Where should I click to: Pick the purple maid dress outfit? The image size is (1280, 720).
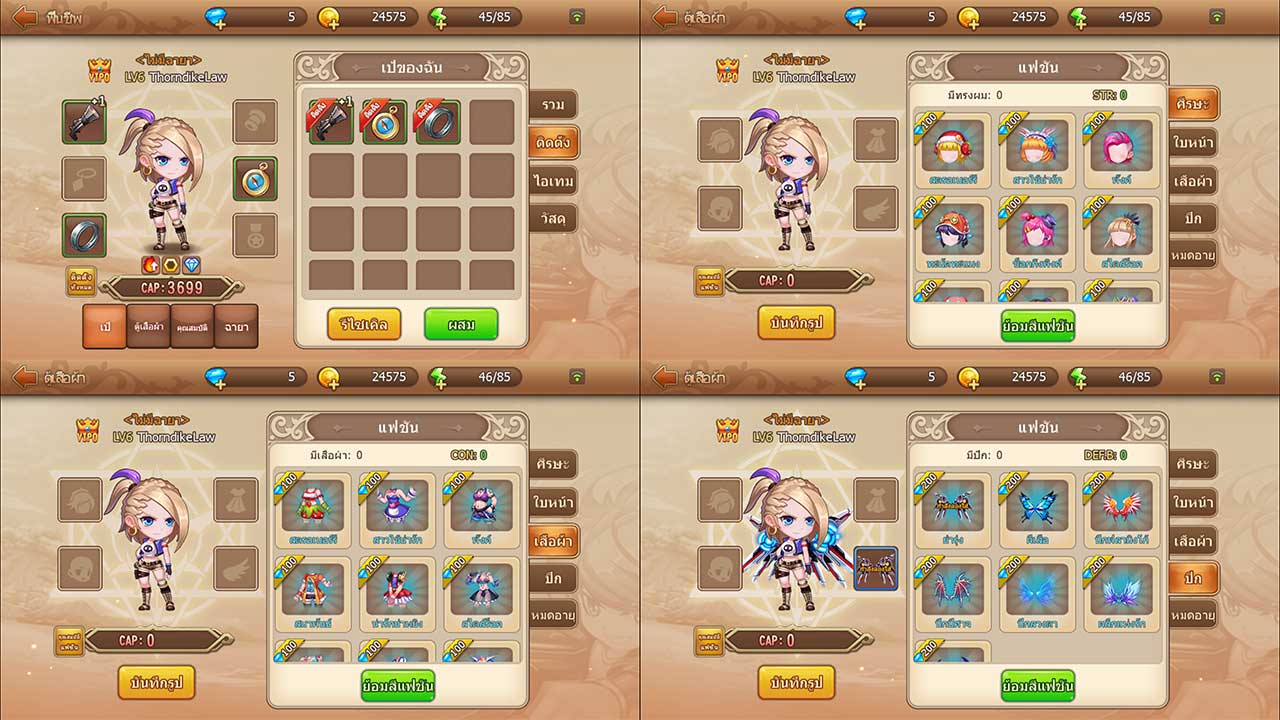[398, 507]
